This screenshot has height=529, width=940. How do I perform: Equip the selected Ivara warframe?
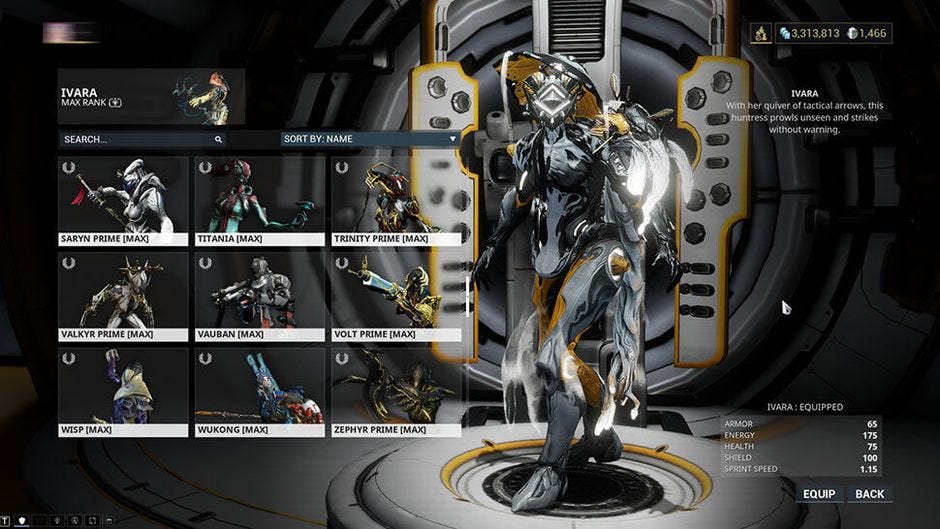(x=819, y=494)
